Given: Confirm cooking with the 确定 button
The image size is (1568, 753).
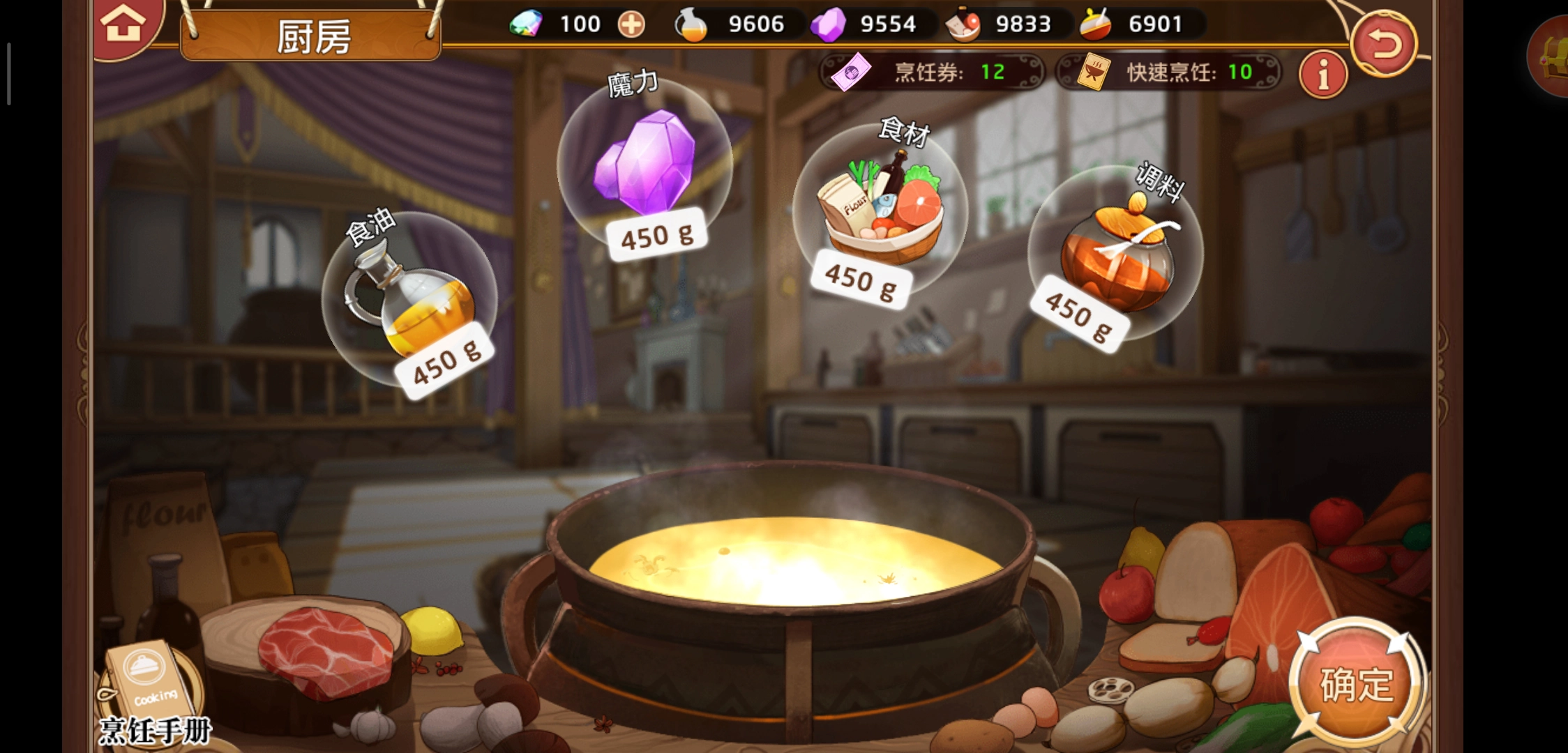Looking at the screenshot, I should pos(1356,683).
